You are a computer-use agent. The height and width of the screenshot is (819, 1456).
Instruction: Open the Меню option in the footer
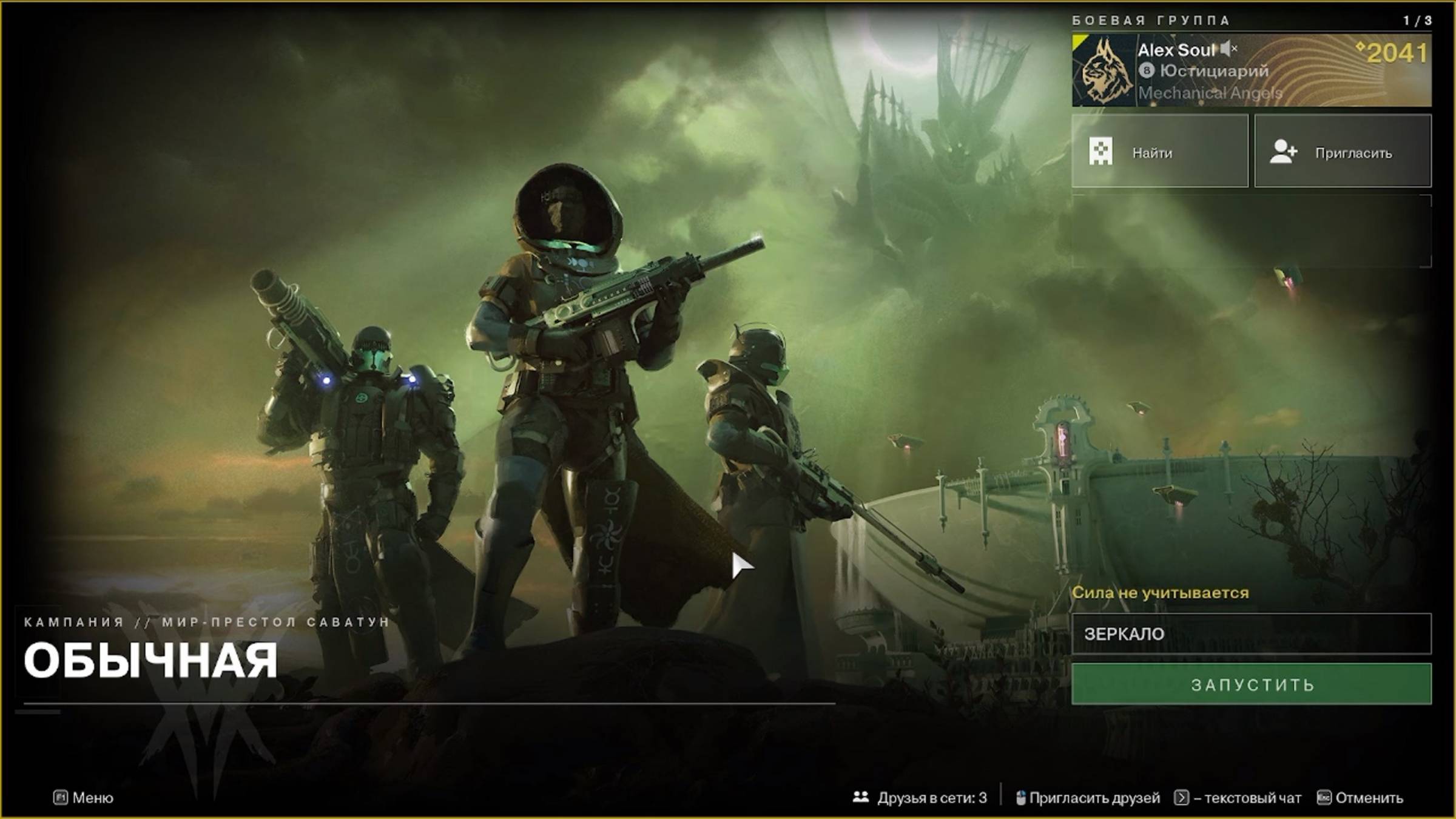point(84,798)
